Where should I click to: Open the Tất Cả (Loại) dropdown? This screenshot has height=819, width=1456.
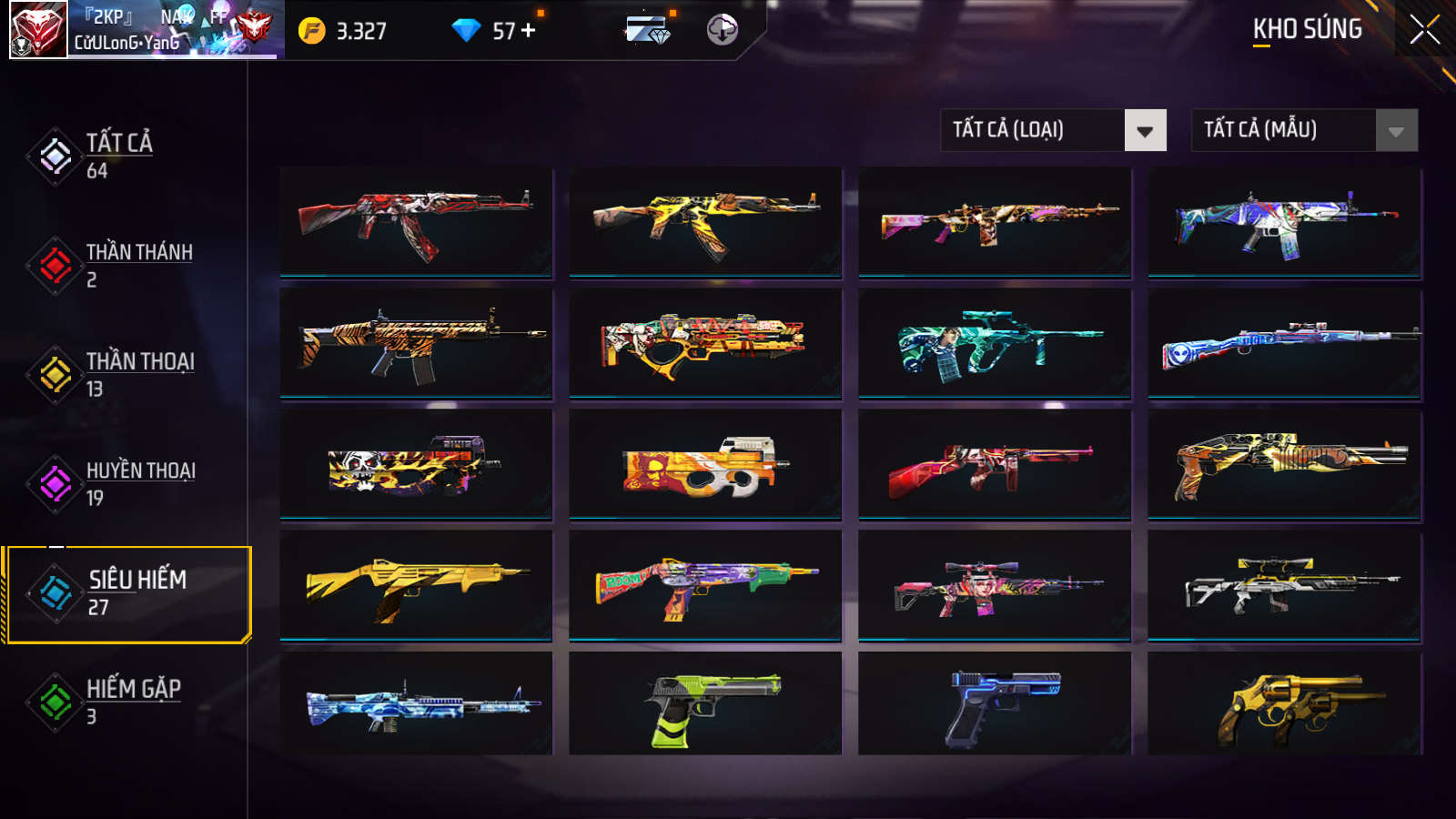(x=1053, y=130)
